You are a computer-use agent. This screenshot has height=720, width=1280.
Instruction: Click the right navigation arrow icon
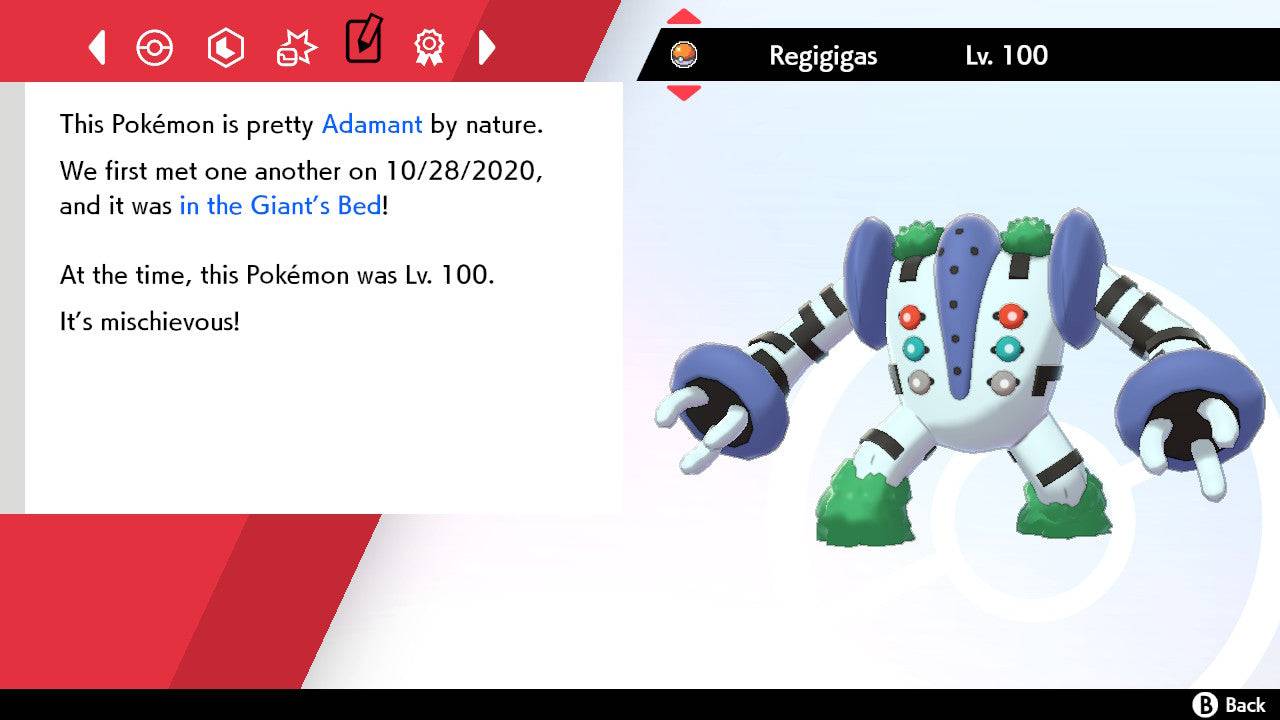click(x=487, y=46)
